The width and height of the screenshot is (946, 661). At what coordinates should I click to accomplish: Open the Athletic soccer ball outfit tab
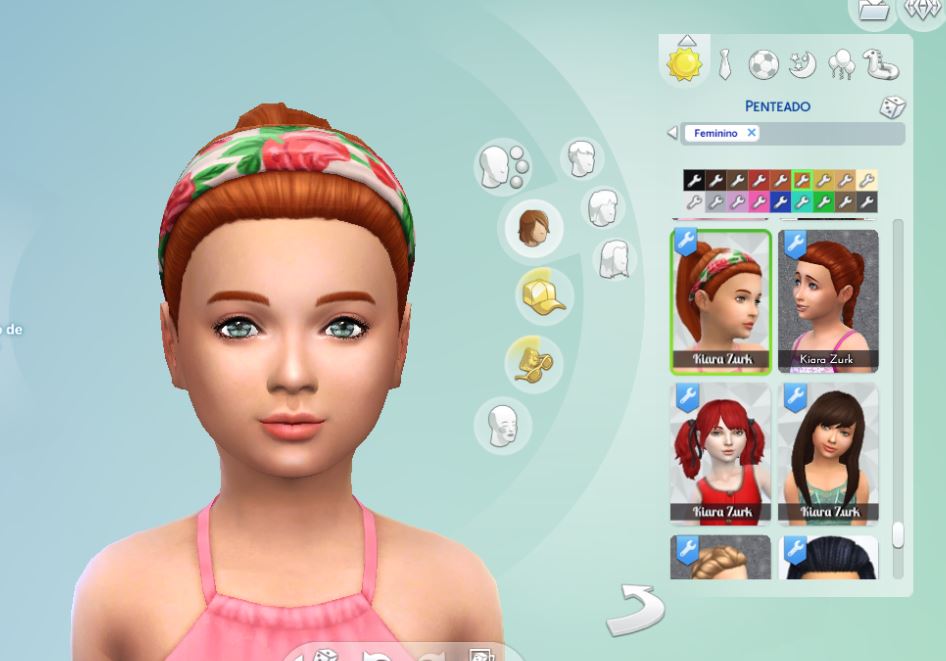763,65
